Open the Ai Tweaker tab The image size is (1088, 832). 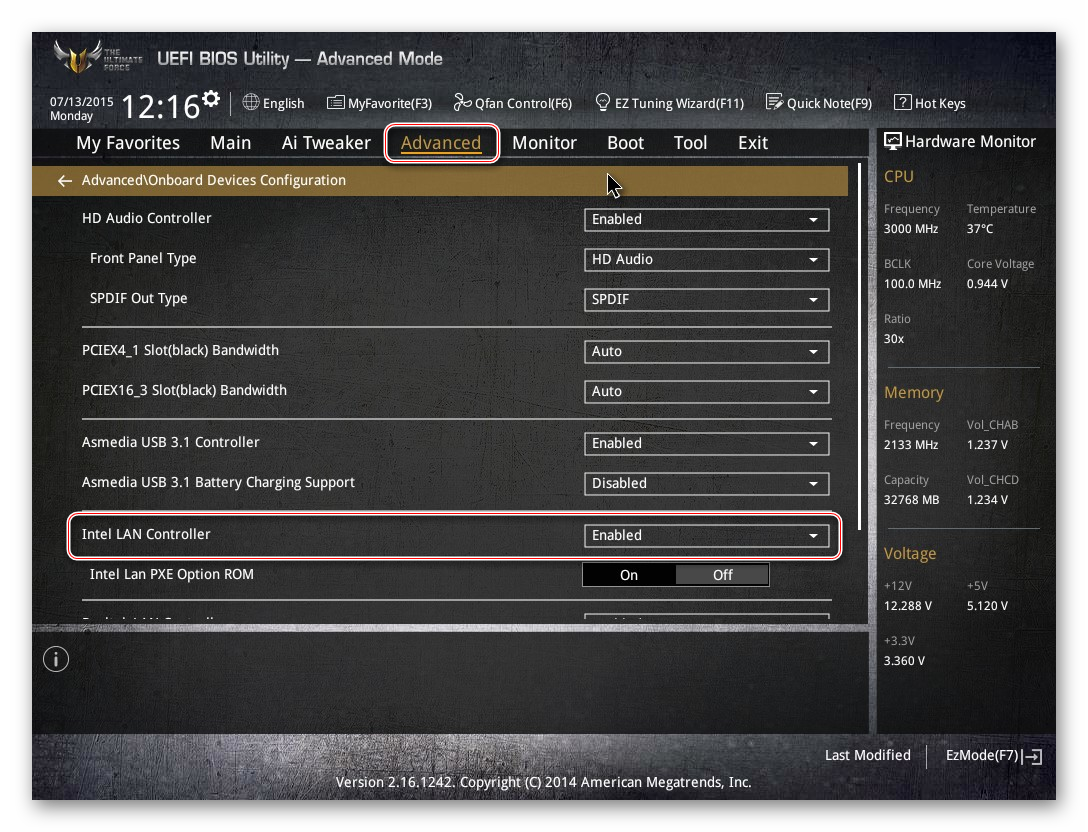click(326, 143)
